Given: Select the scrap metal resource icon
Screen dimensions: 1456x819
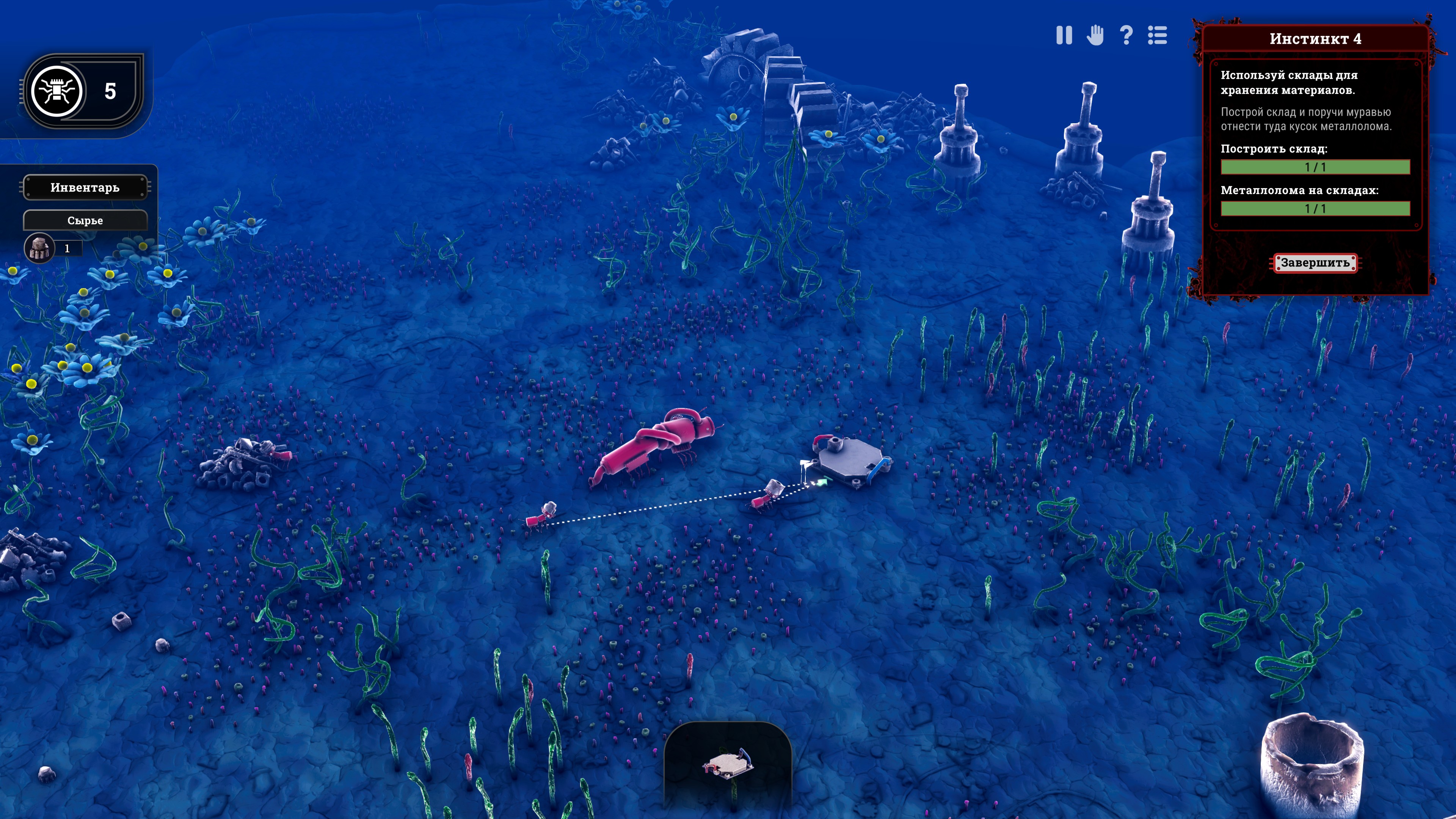Looking at the screenshot, I should pos(39,248).
